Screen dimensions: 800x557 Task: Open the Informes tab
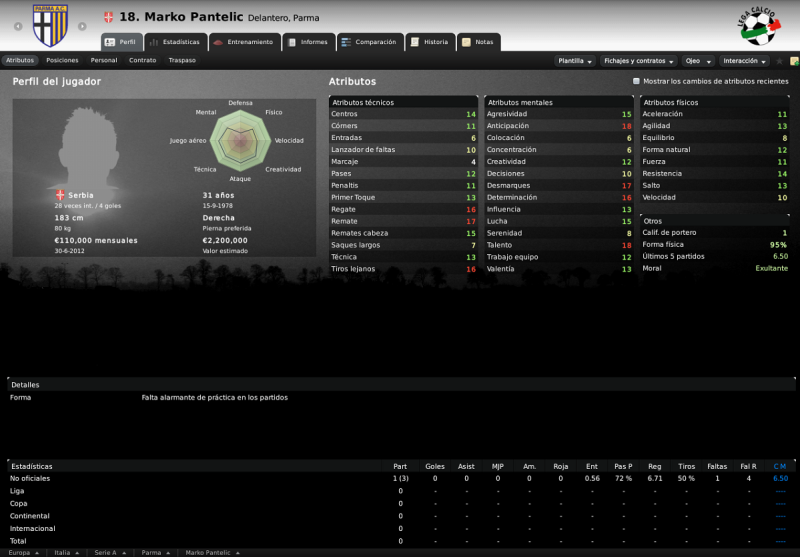tap(307, 42)
